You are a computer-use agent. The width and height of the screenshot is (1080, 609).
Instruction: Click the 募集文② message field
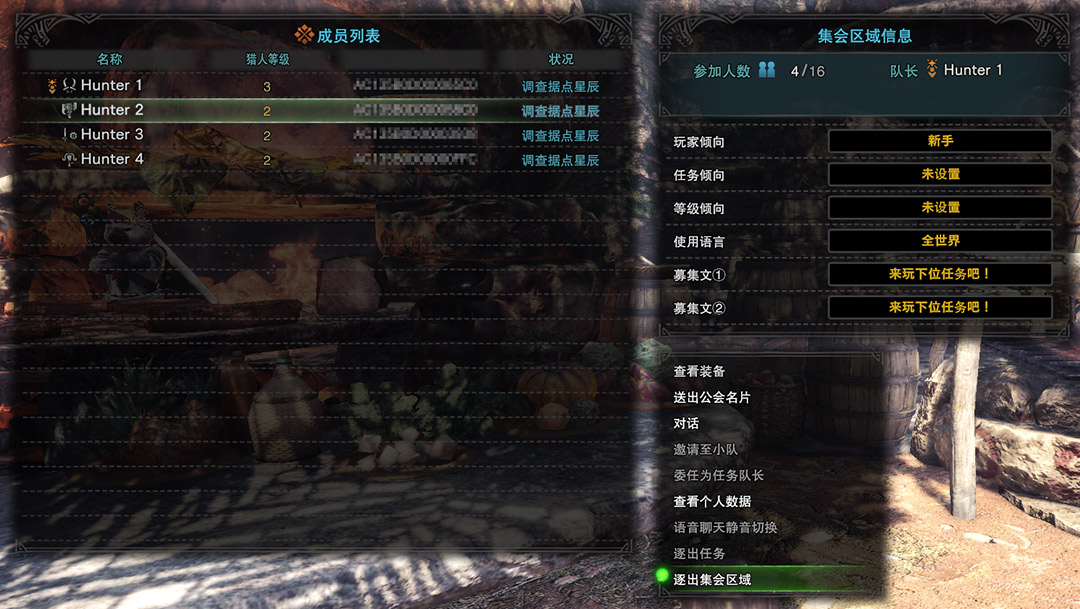[939, 307]
